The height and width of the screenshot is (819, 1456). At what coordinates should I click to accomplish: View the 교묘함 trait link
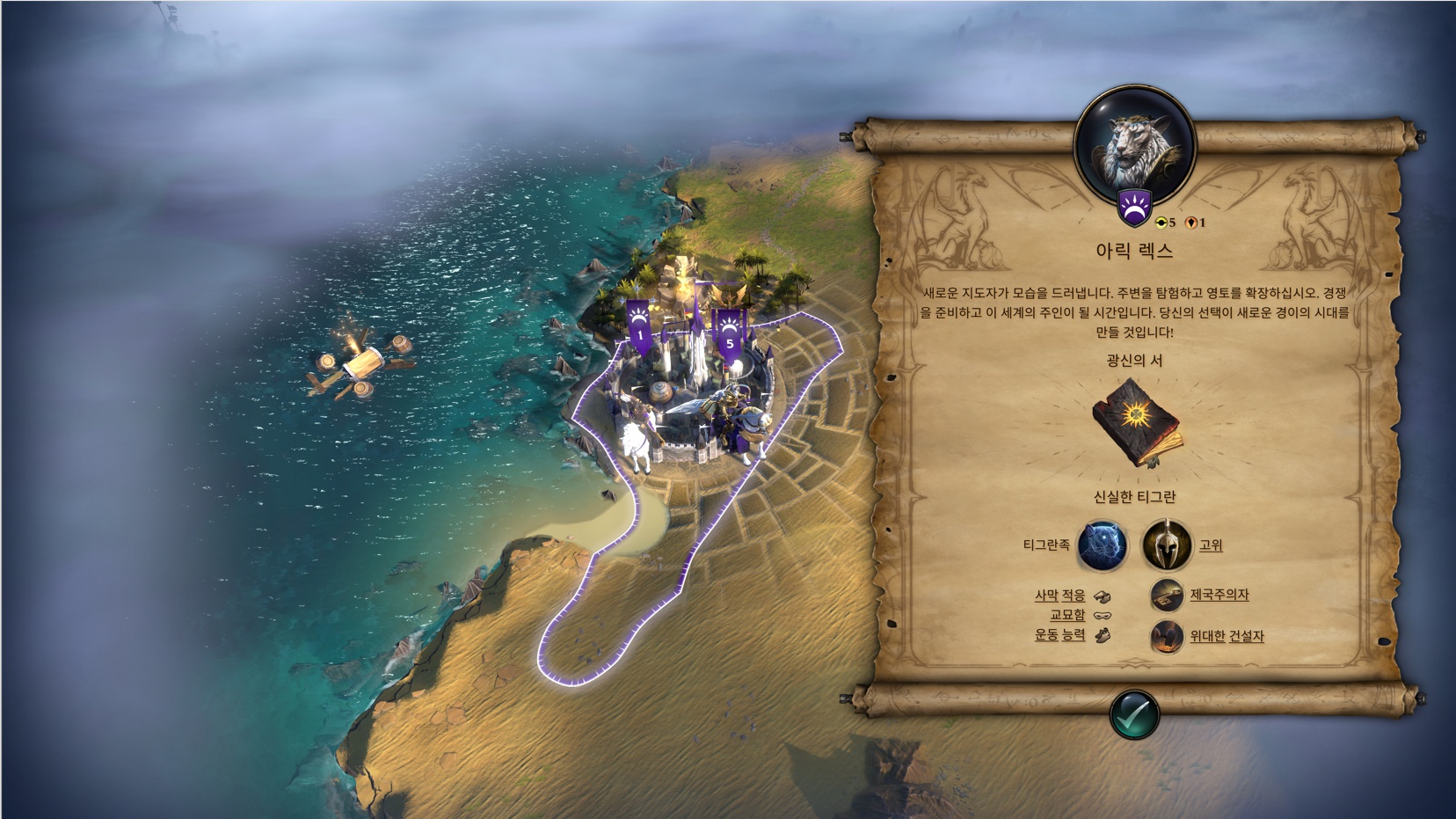[x=1067, y=615]
